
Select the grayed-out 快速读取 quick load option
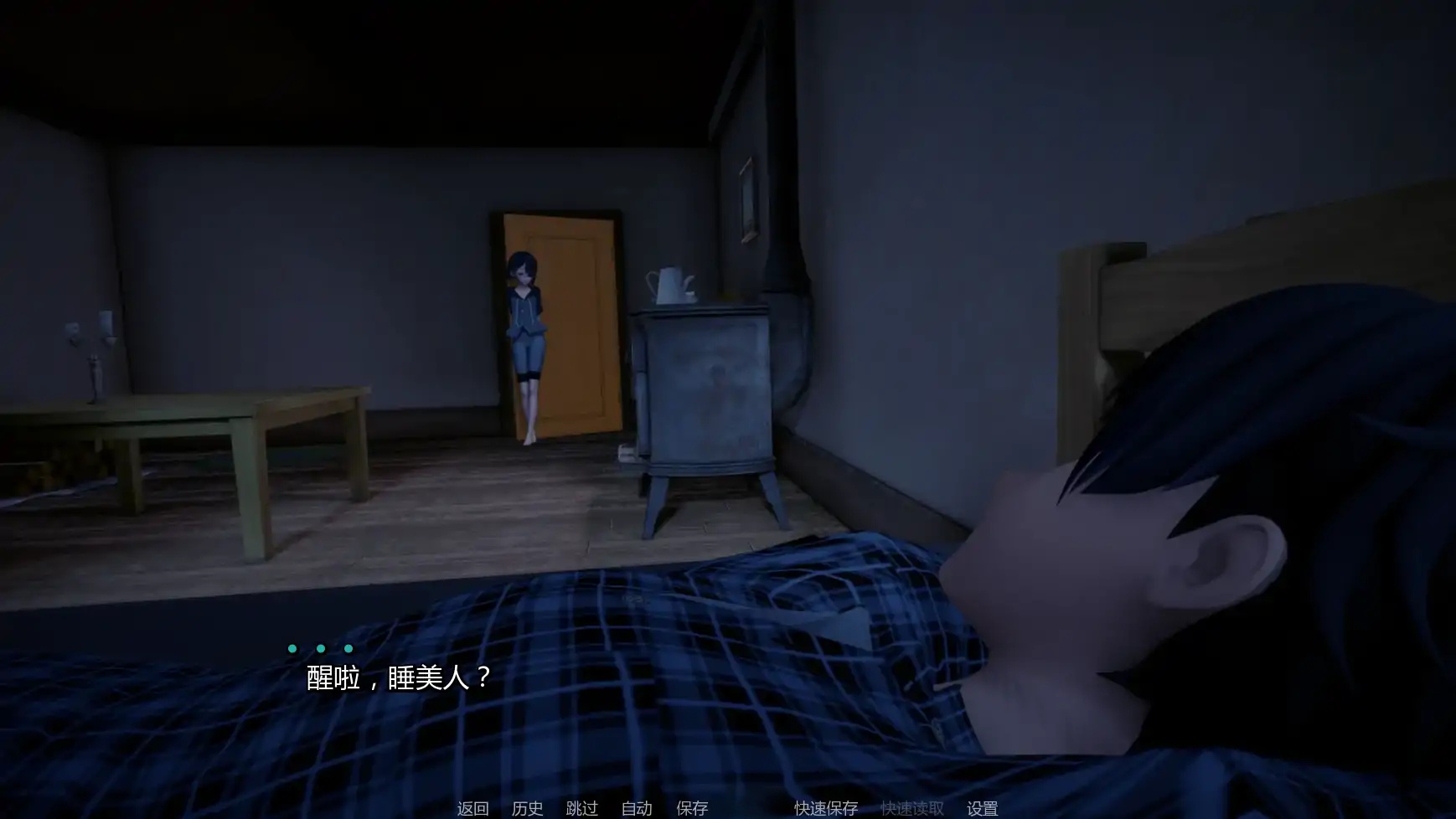914,809
